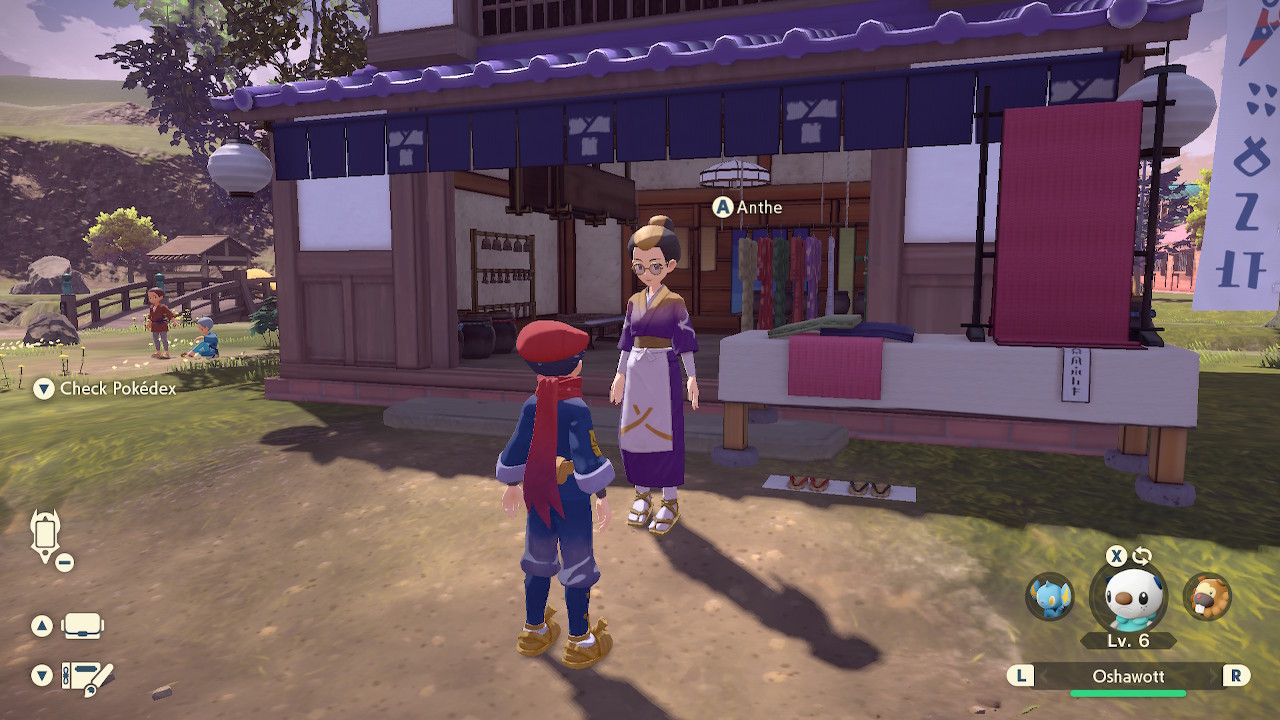
Task: Click the Oshawott name bar
Action: (1128, 677)
